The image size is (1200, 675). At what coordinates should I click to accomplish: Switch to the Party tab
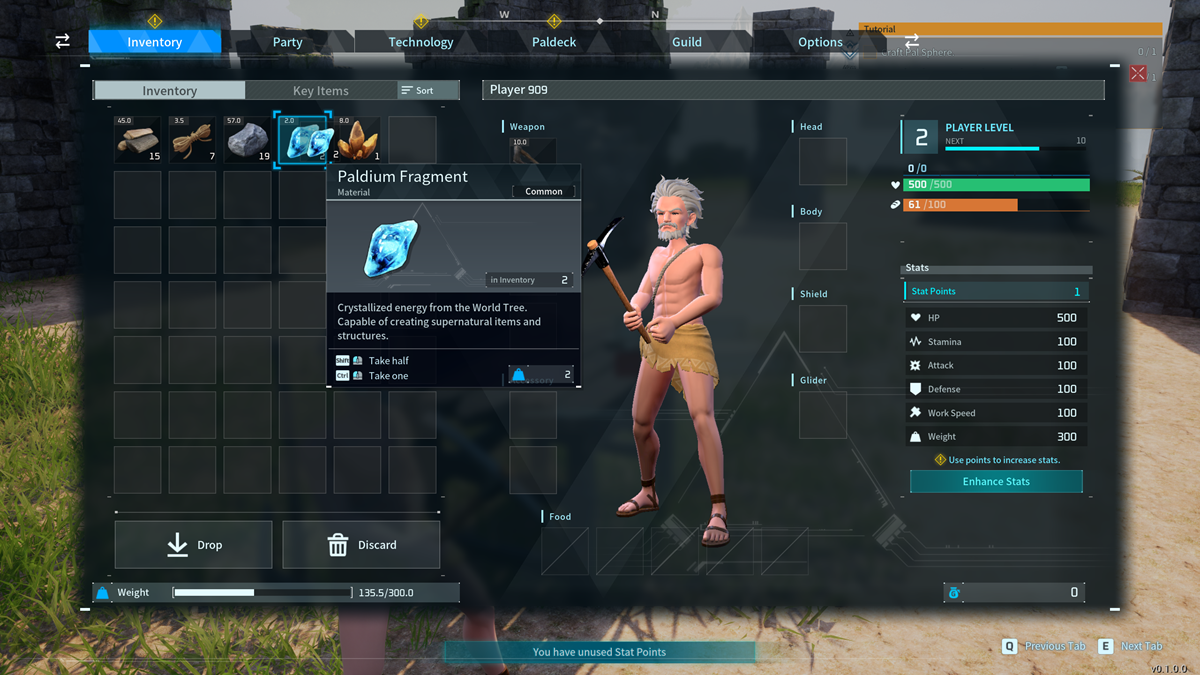click(x=287, y=42)
